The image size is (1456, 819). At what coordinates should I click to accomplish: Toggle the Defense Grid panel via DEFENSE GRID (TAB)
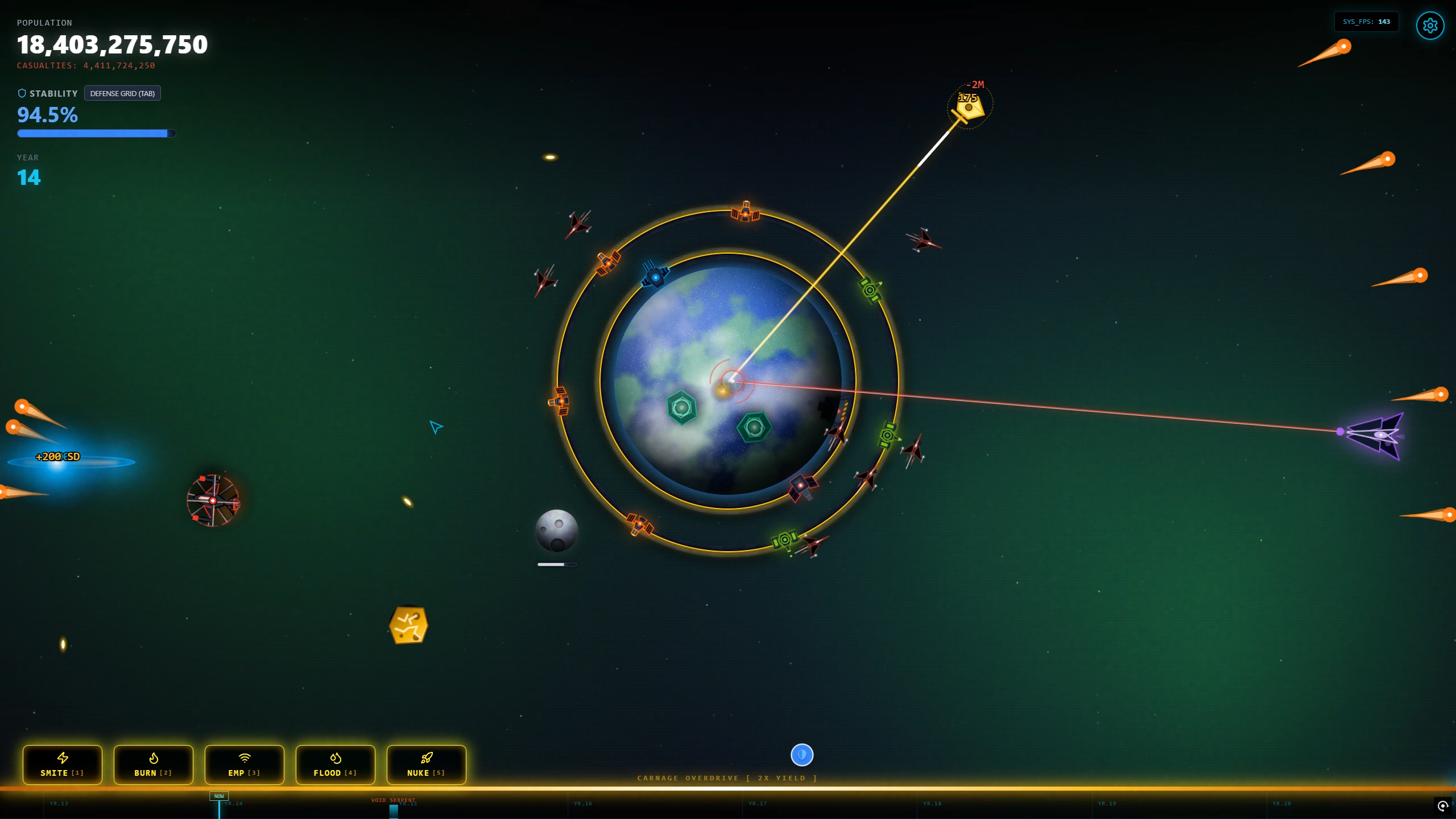pyautogui.click(x=122, y=93)
